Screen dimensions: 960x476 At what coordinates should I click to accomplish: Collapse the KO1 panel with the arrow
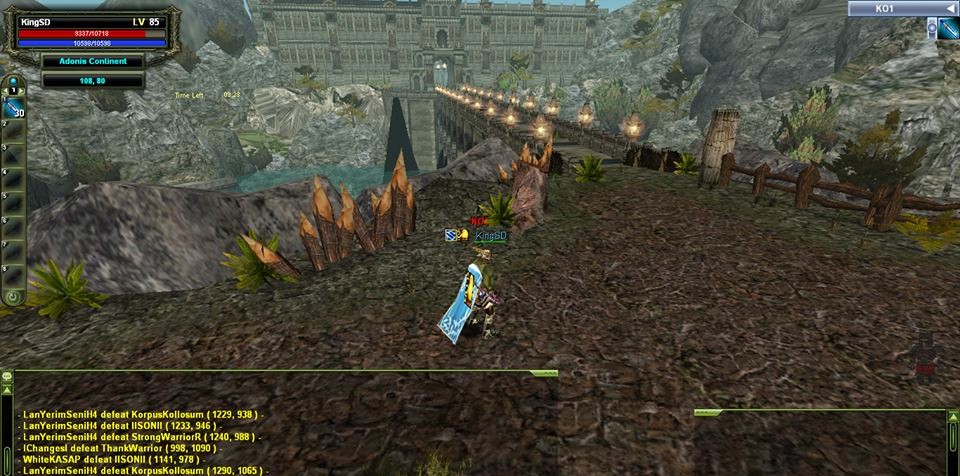[x=950, y=8]
